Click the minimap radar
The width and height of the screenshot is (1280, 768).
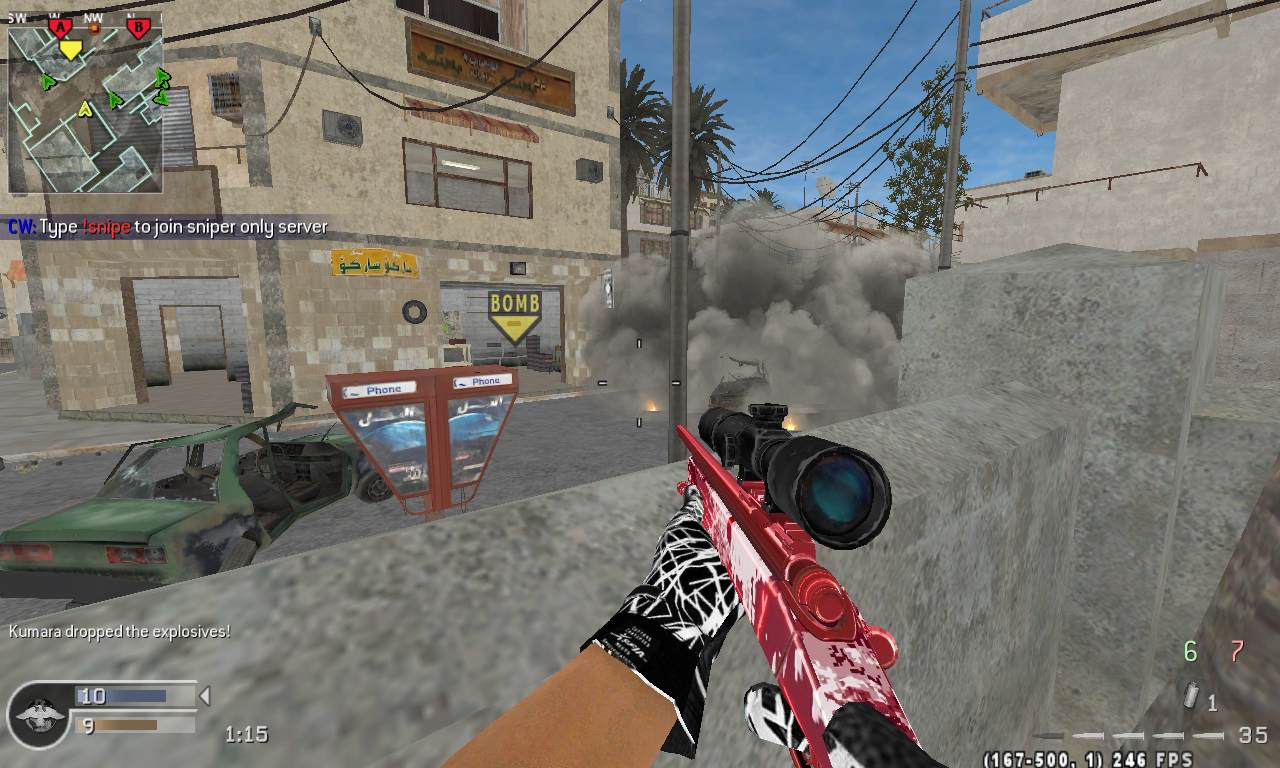tap(85, 108)
